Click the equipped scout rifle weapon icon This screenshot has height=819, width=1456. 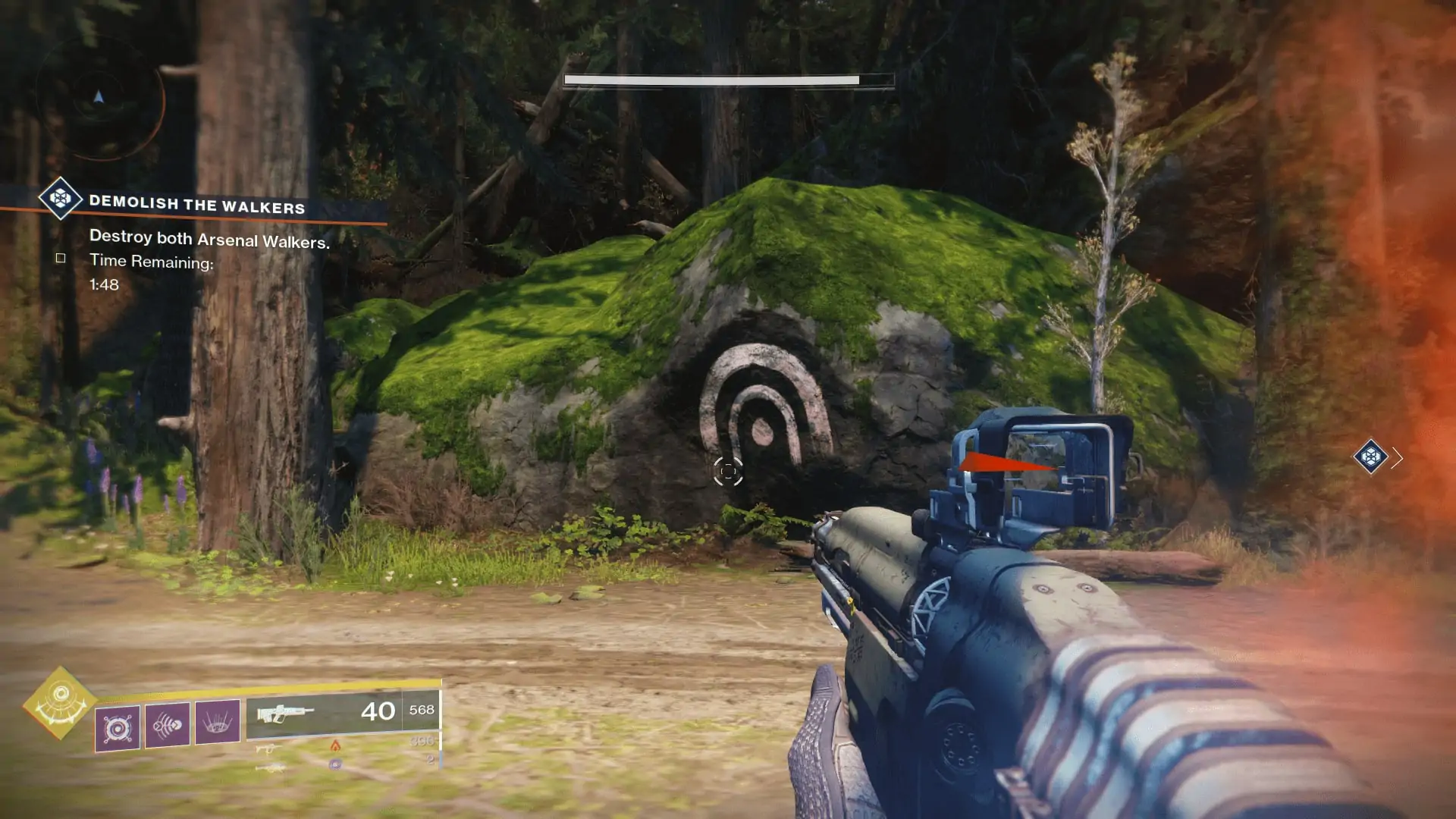286,715
